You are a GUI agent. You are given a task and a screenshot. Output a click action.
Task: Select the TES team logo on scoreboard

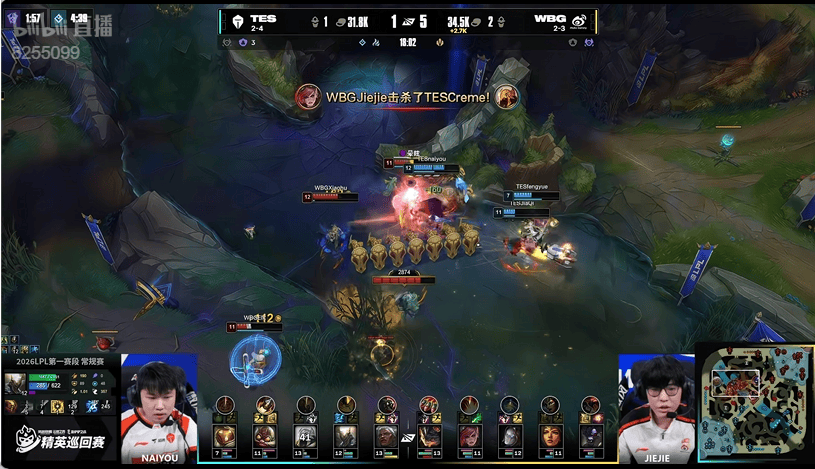(238, 21)
